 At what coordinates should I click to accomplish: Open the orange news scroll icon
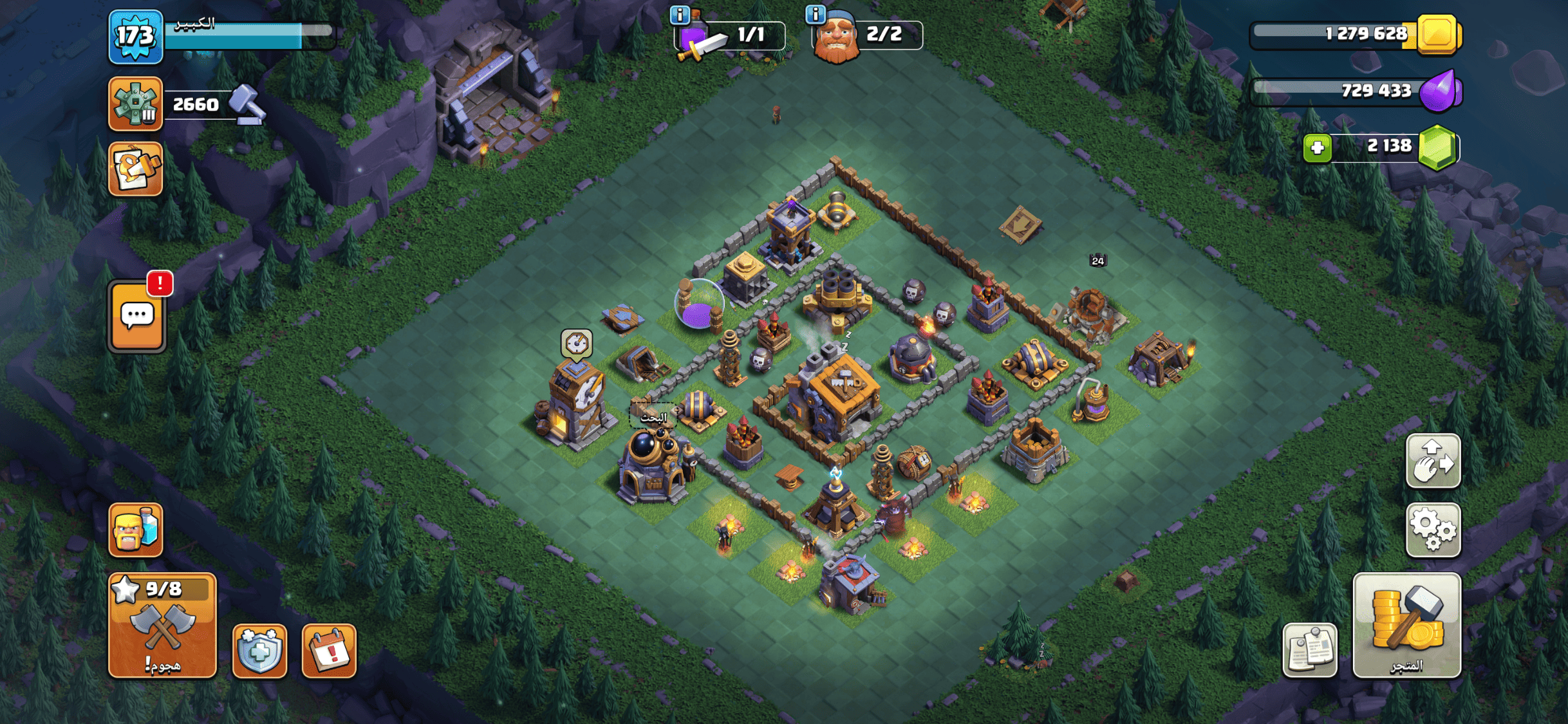(135, 169)
